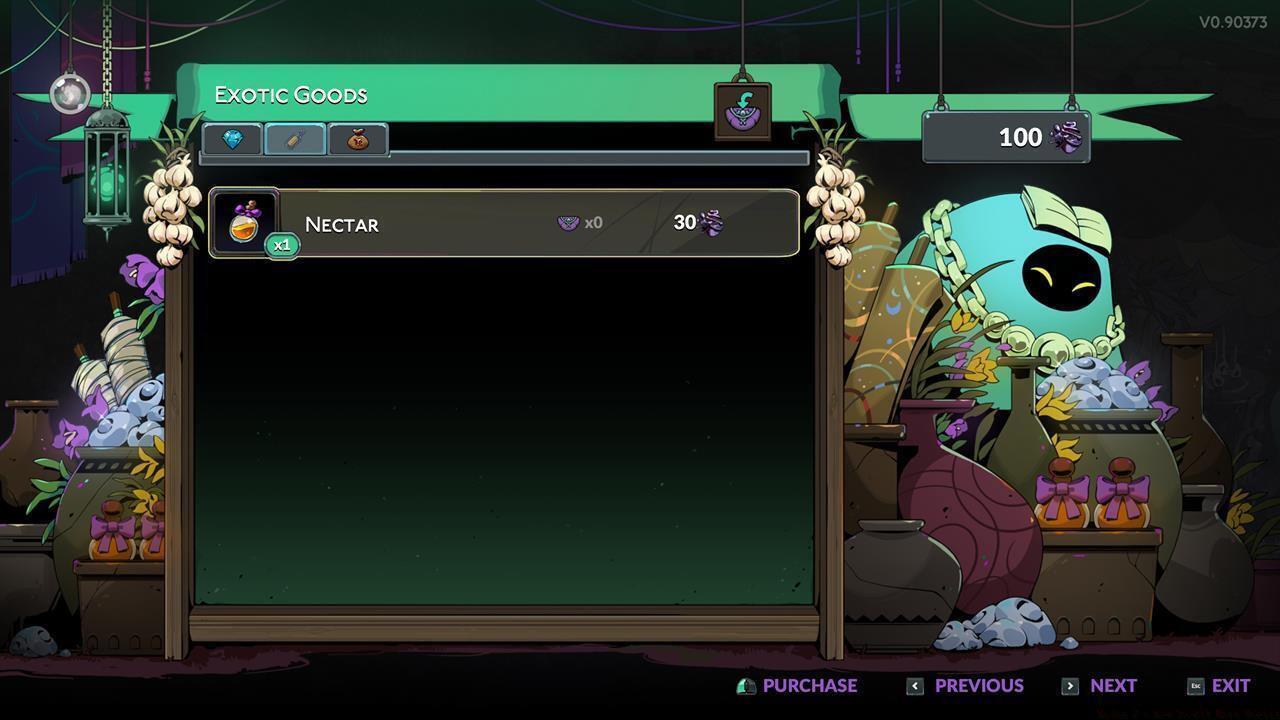Click Previous to go back a selection
The width and height of the screenshot is (1280, 720).
(x=977, y=686)
